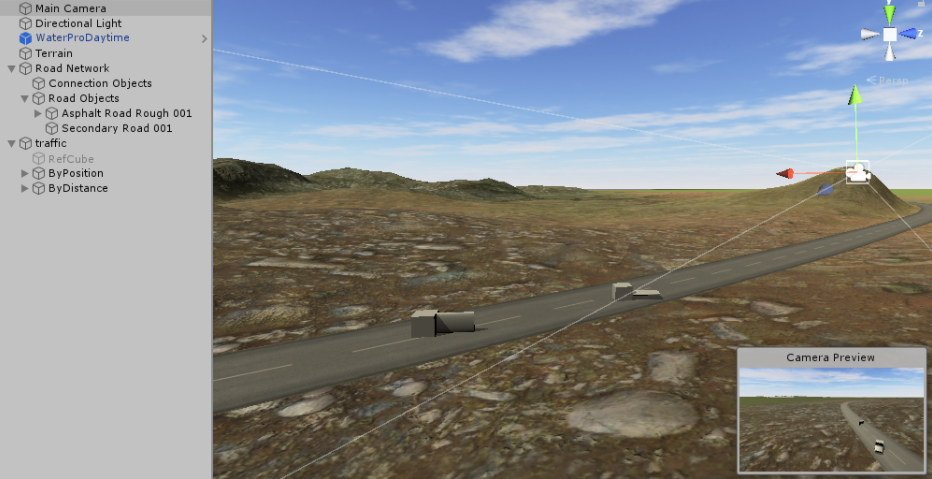This screenshot has height=479, width=932.
Task: Select the ByDistance object name
Action: [78, 188]
